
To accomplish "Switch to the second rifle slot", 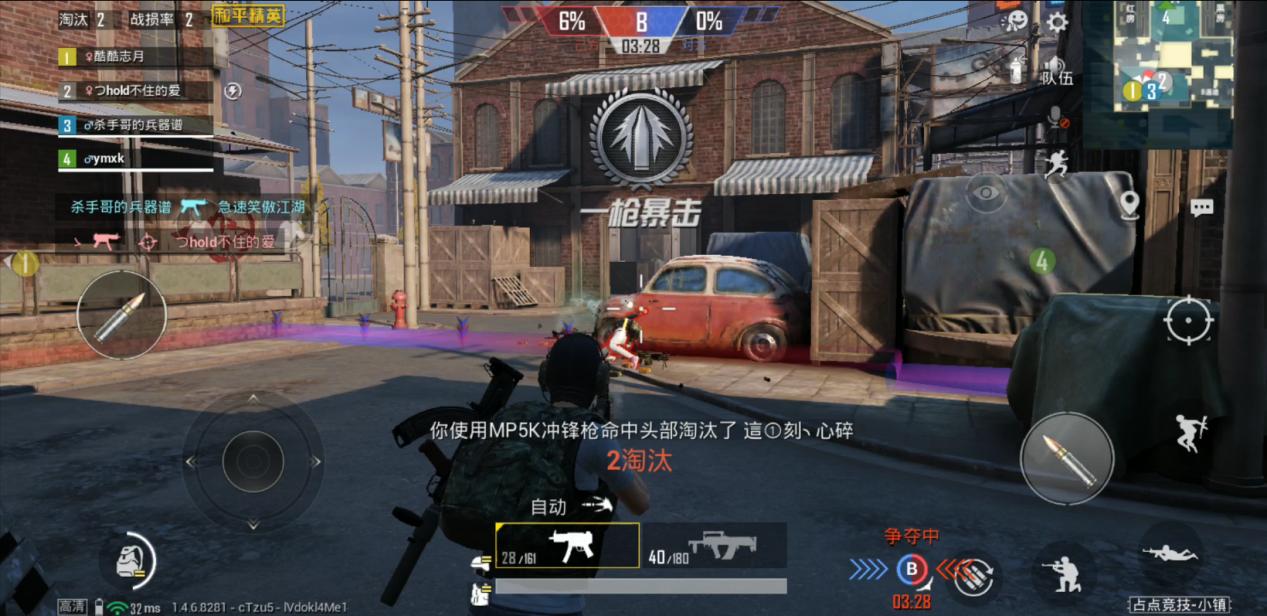I will tap(713, 546).
